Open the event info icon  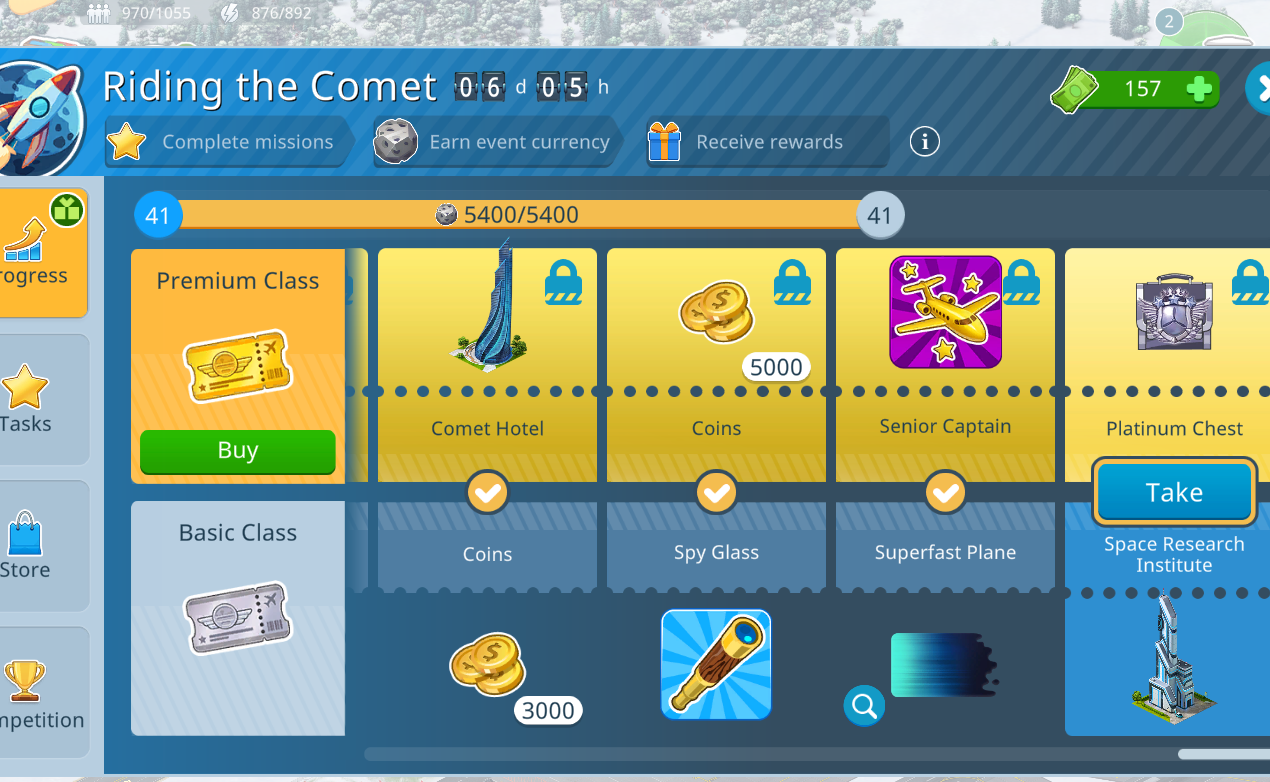click(x=924, y=142)
